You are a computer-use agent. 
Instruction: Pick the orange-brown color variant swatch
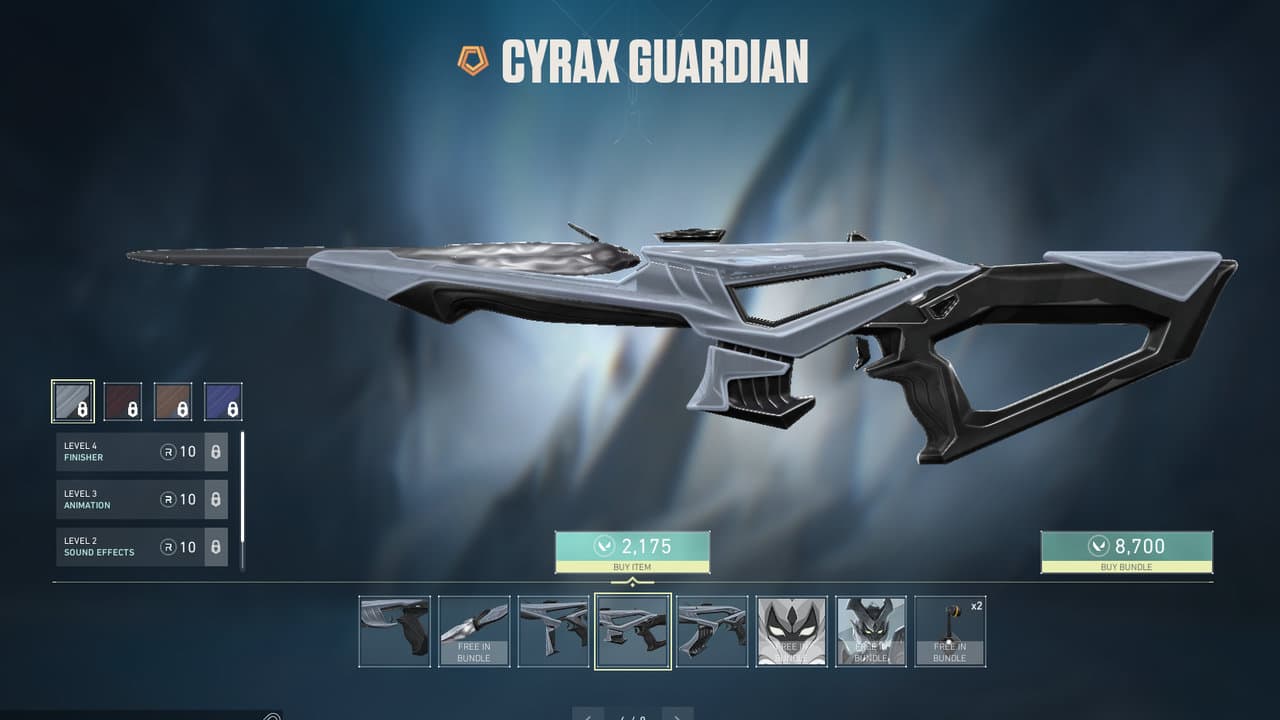point(173,401)
